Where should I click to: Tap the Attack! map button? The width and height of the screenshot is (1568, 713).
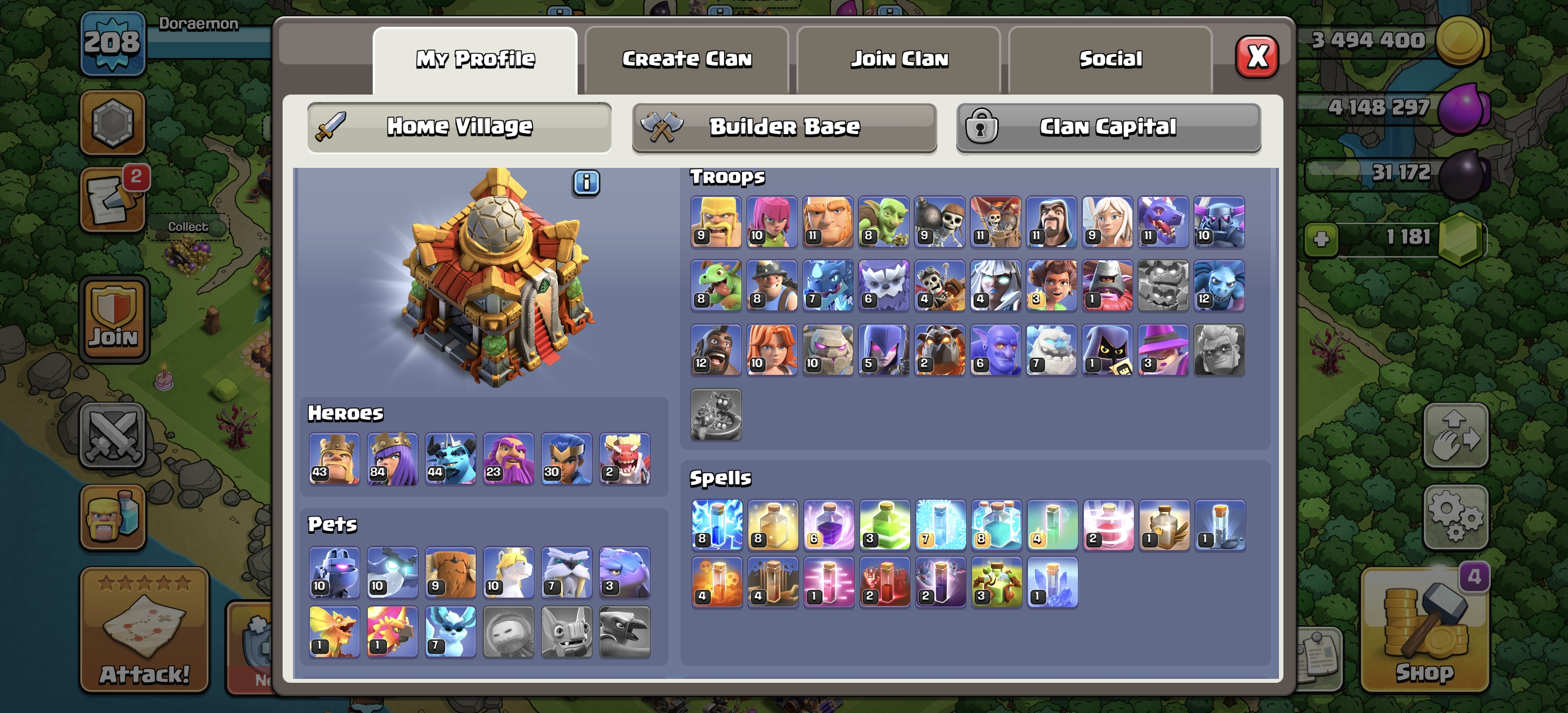(144, 630)
